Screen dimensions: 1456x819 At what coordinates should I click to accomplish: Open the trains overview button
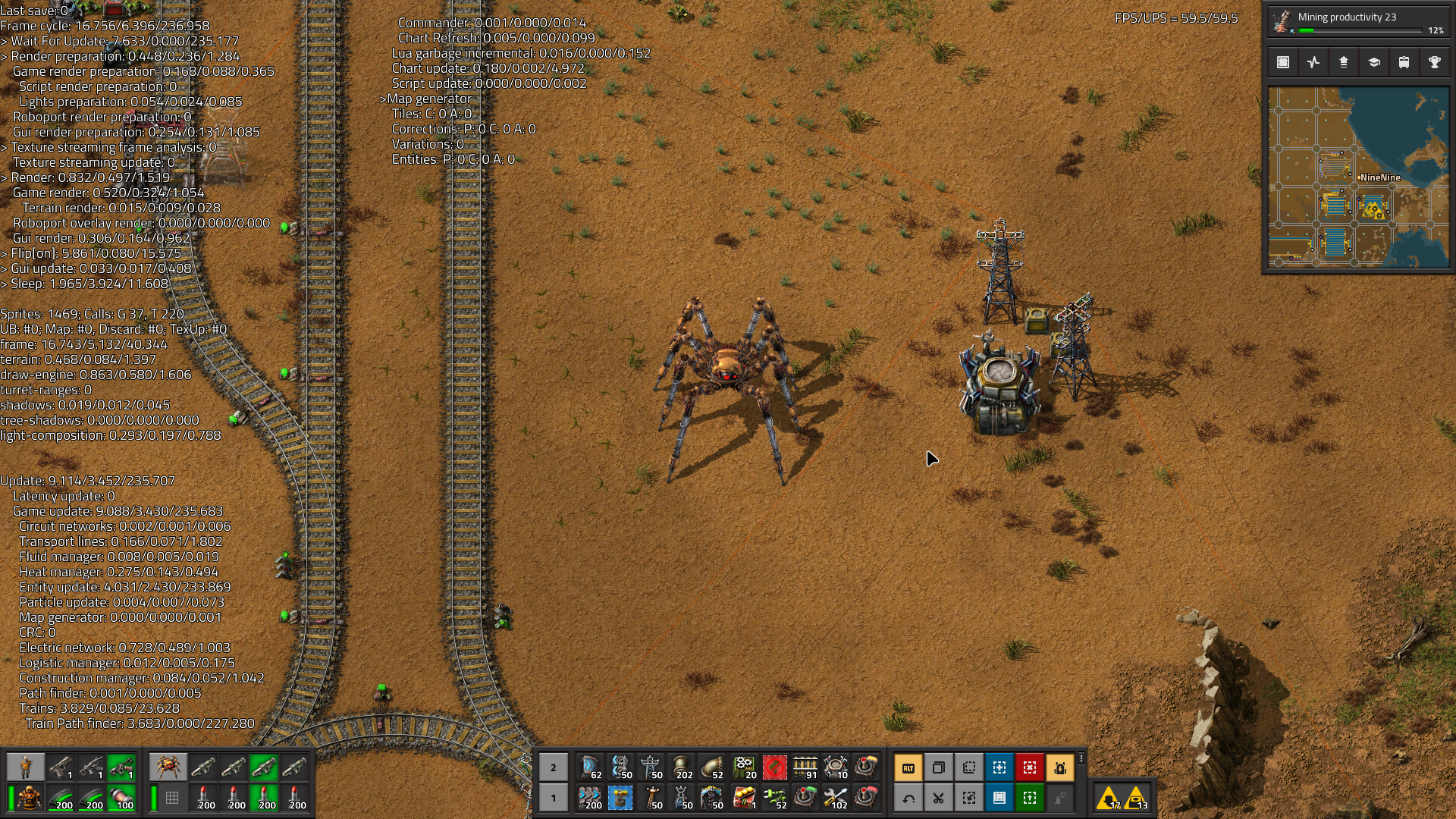pyautogui.click(x=1404, y=62)
